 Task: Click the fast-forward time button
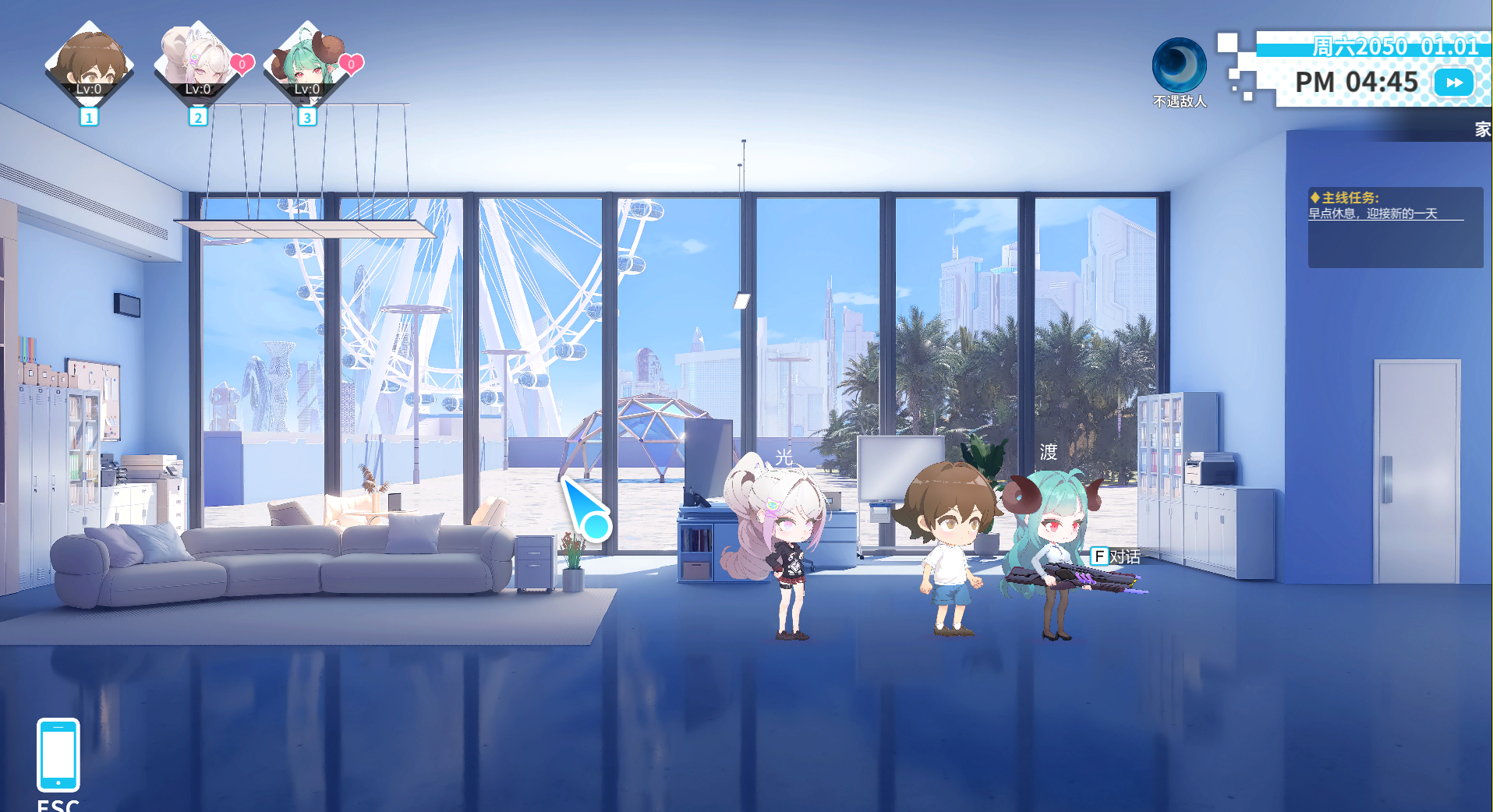click(x=1453, y=83)
